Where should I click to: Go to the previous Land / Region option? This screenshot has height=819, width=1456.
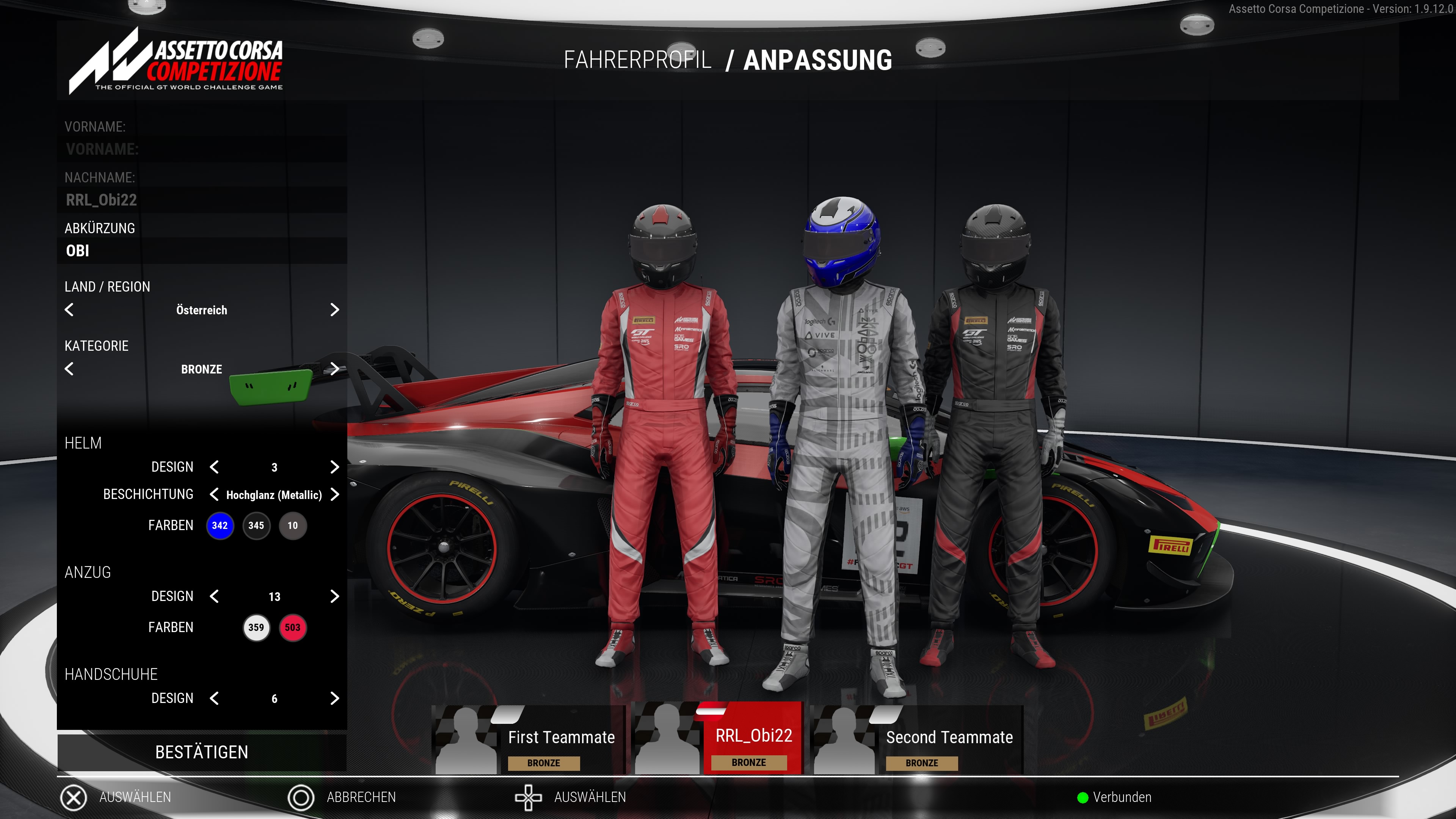pos(69,310)
